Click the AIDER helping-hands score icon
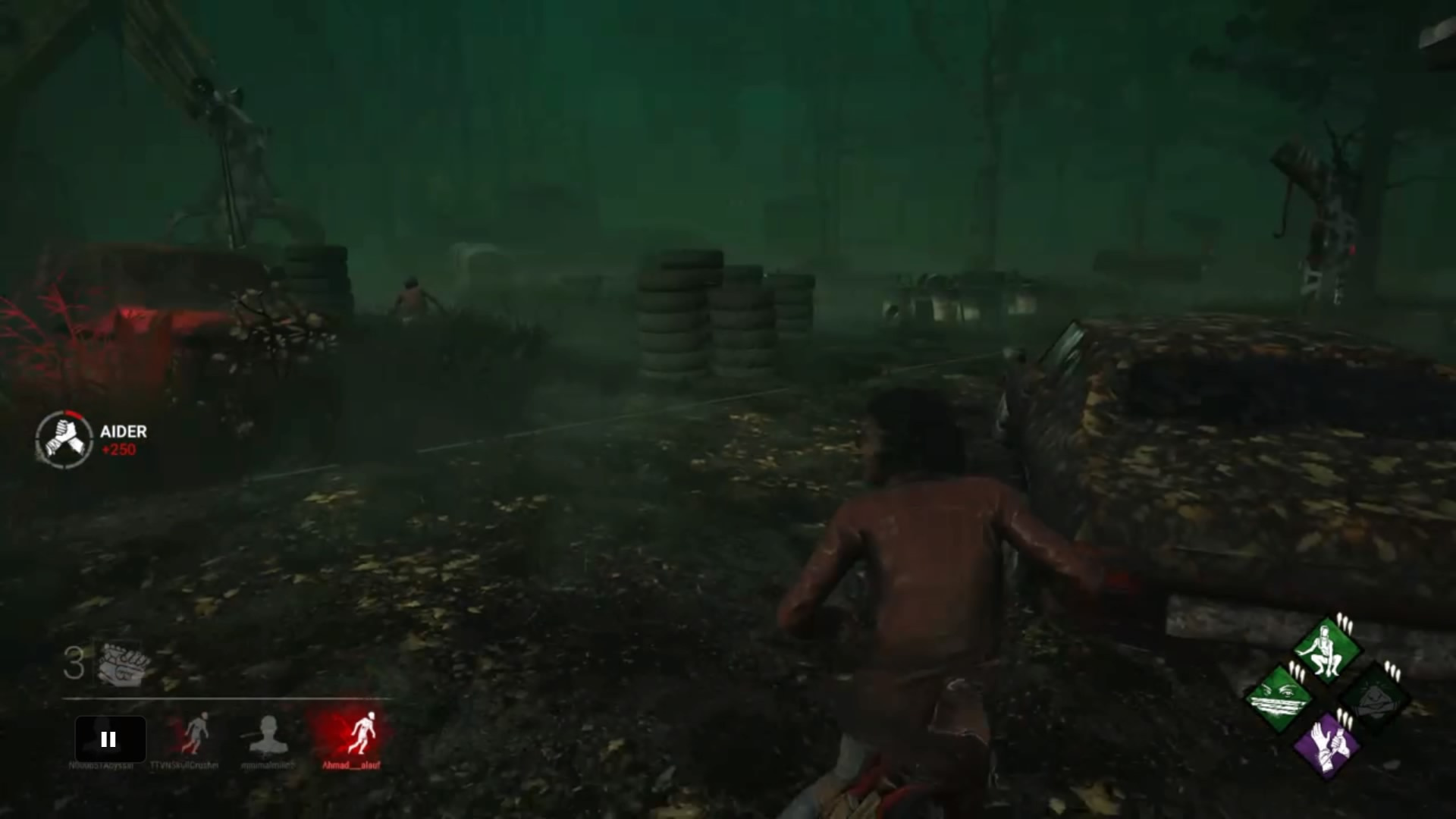This screenshot has width=1456, height=819. [x=64, y=440]
